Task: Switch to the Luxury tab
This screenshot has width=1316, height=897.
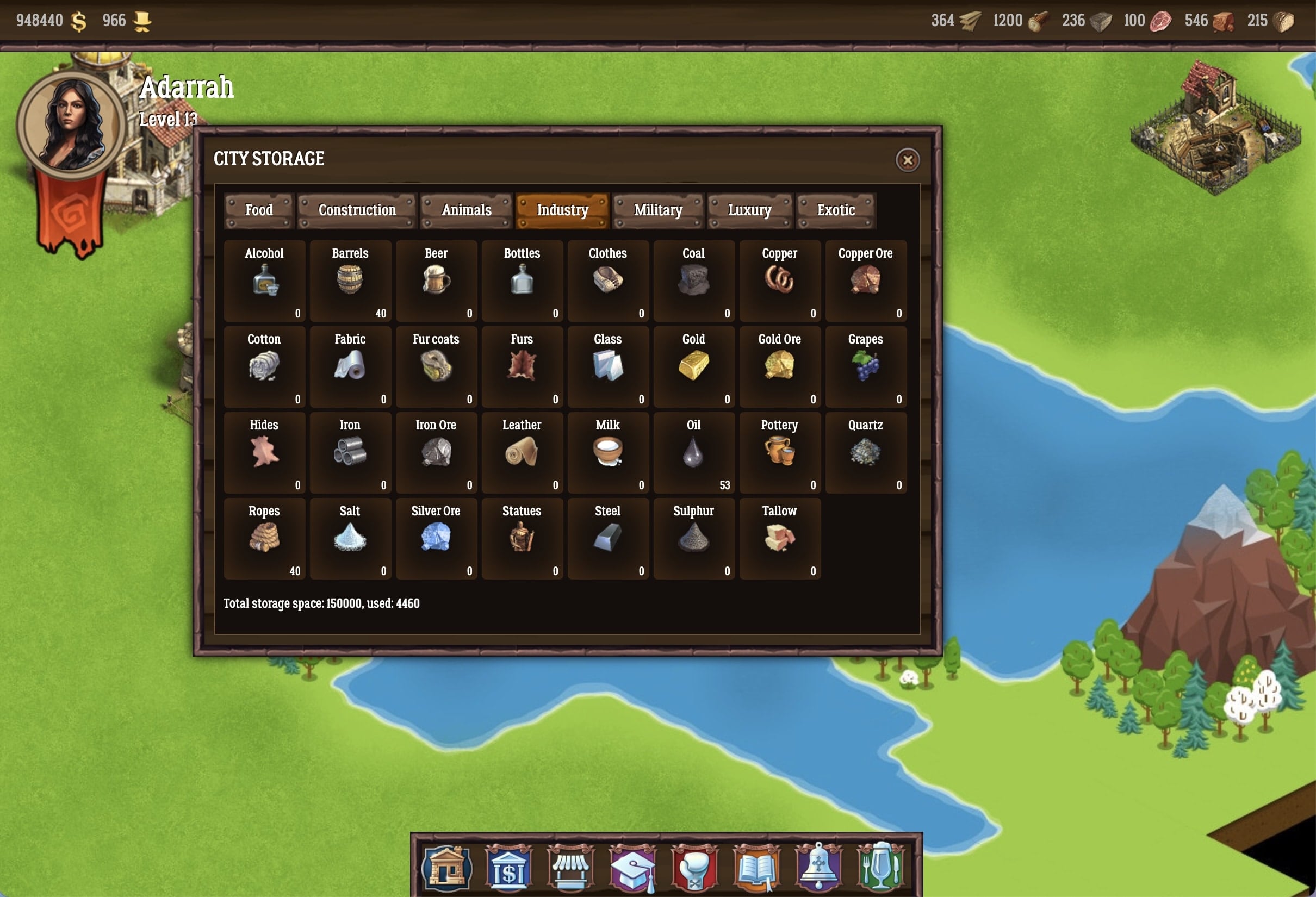Action: coord(749,210)
